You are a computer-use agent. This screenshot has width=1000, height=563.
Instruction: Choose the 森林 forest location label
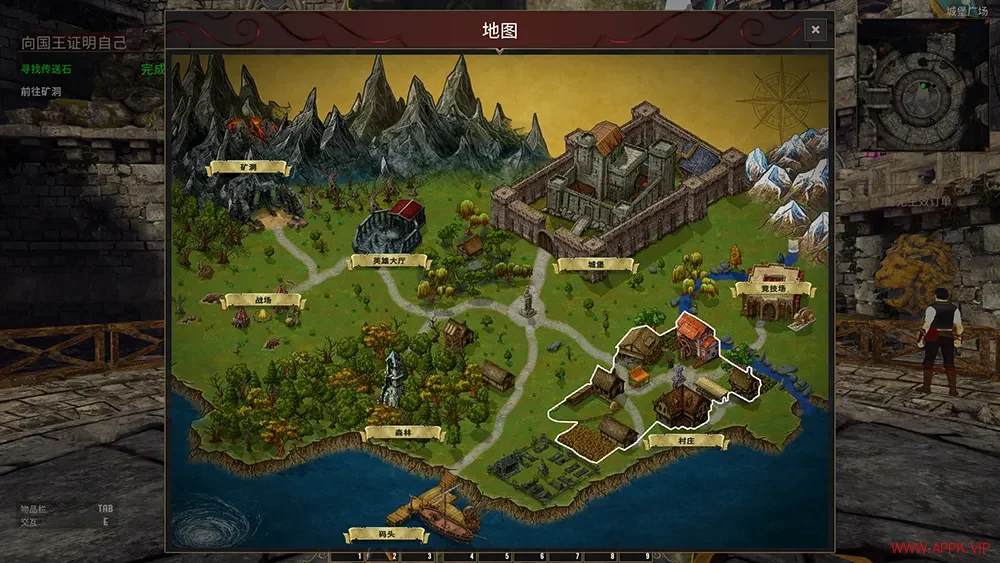pyautogui.click(x=403, y=433)
